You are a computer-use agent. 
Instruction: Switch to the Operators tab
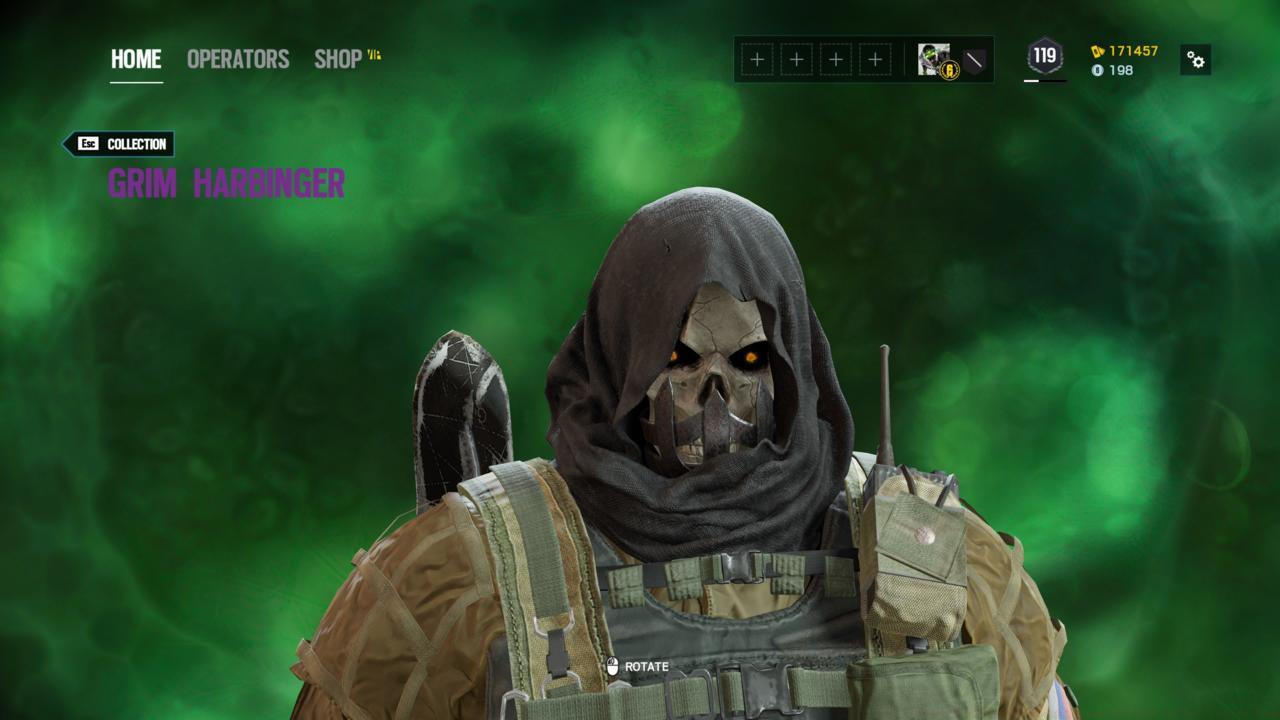click(x=237, y=59)
